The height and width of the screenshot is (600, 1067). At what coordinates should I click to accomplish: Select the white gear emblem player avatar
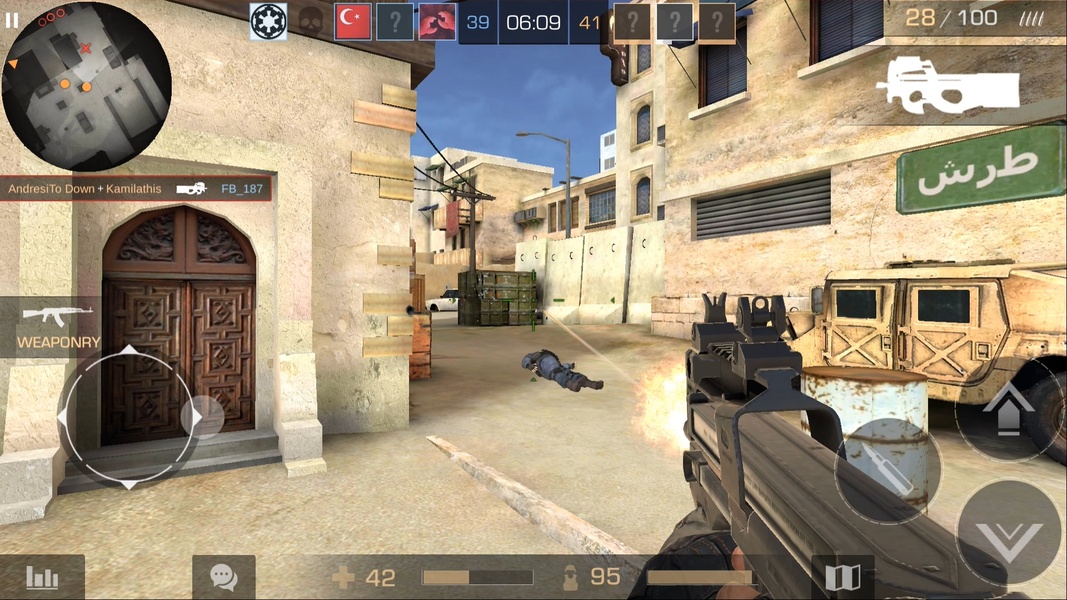[268, 22]
